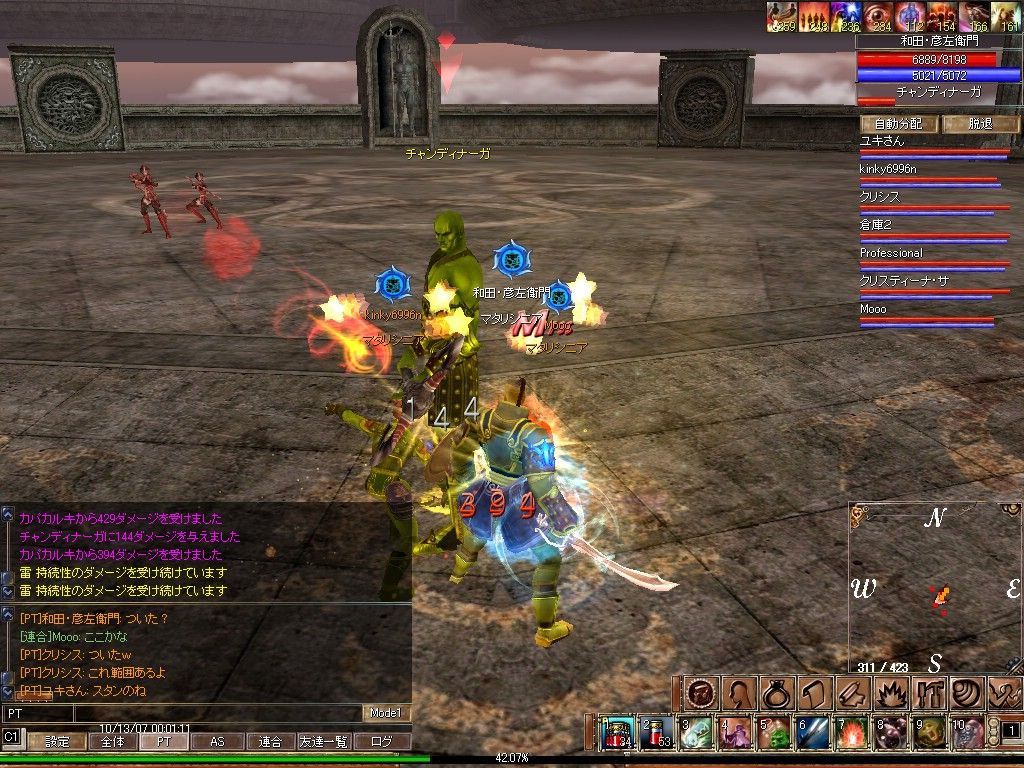
Task: Activate the blue blades skill in slot 6
Action: click(x=813, y=732)
